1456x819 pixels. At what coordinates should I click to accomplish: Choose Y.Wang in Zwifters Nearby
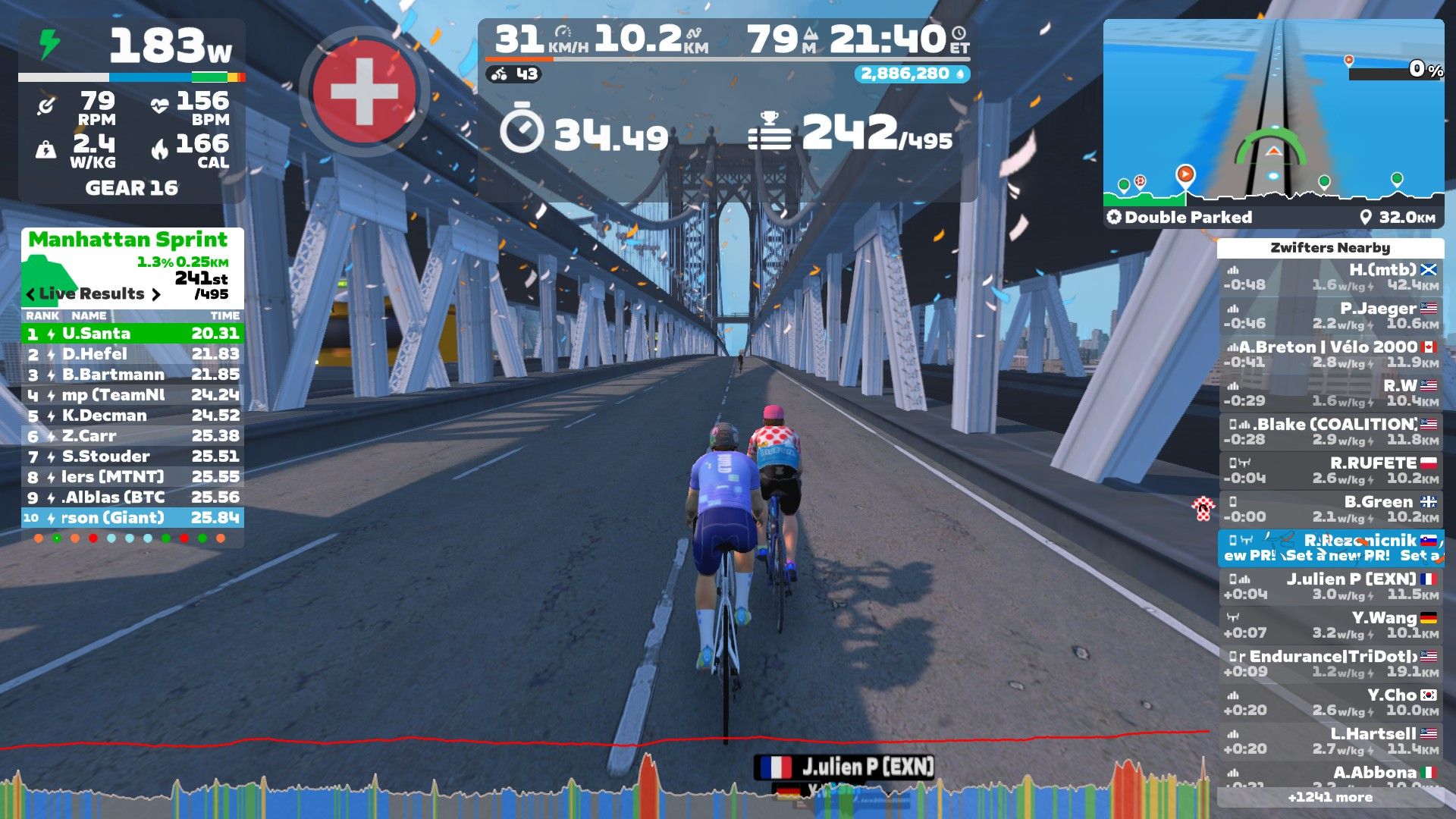tap(1331, 626)
